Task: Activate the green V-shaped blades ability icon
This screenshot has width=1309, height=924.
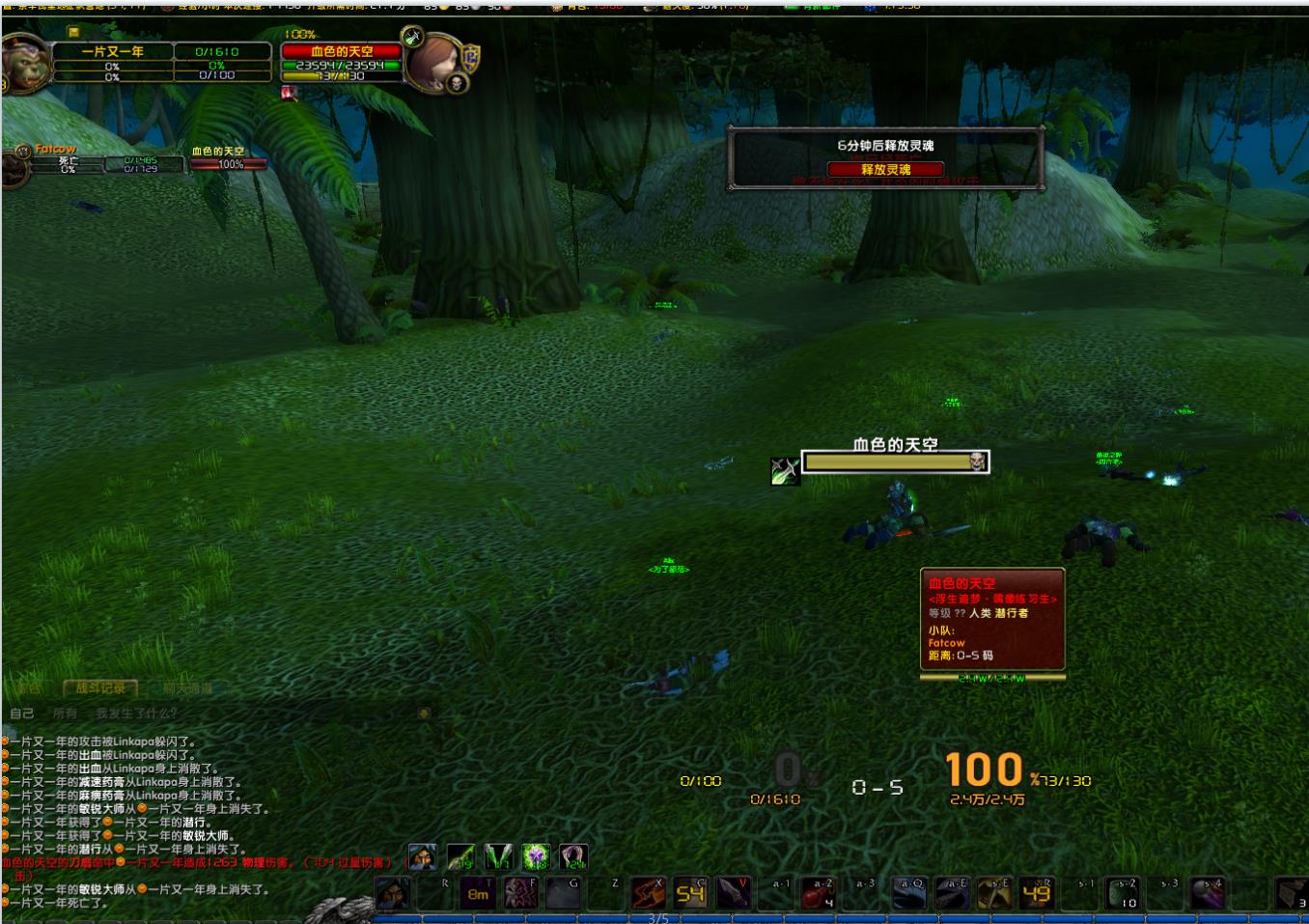Action: [x=498, y=856]
